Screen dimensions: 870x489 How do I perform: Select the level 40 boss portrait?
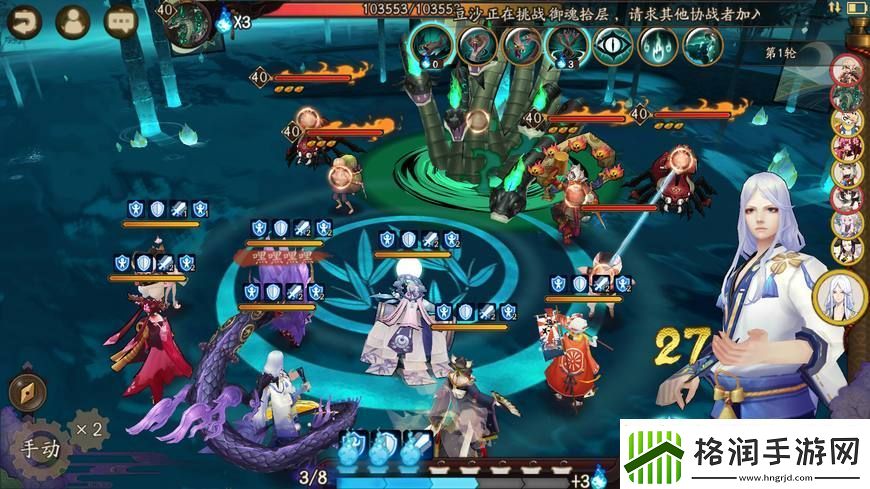pos(186,21)
